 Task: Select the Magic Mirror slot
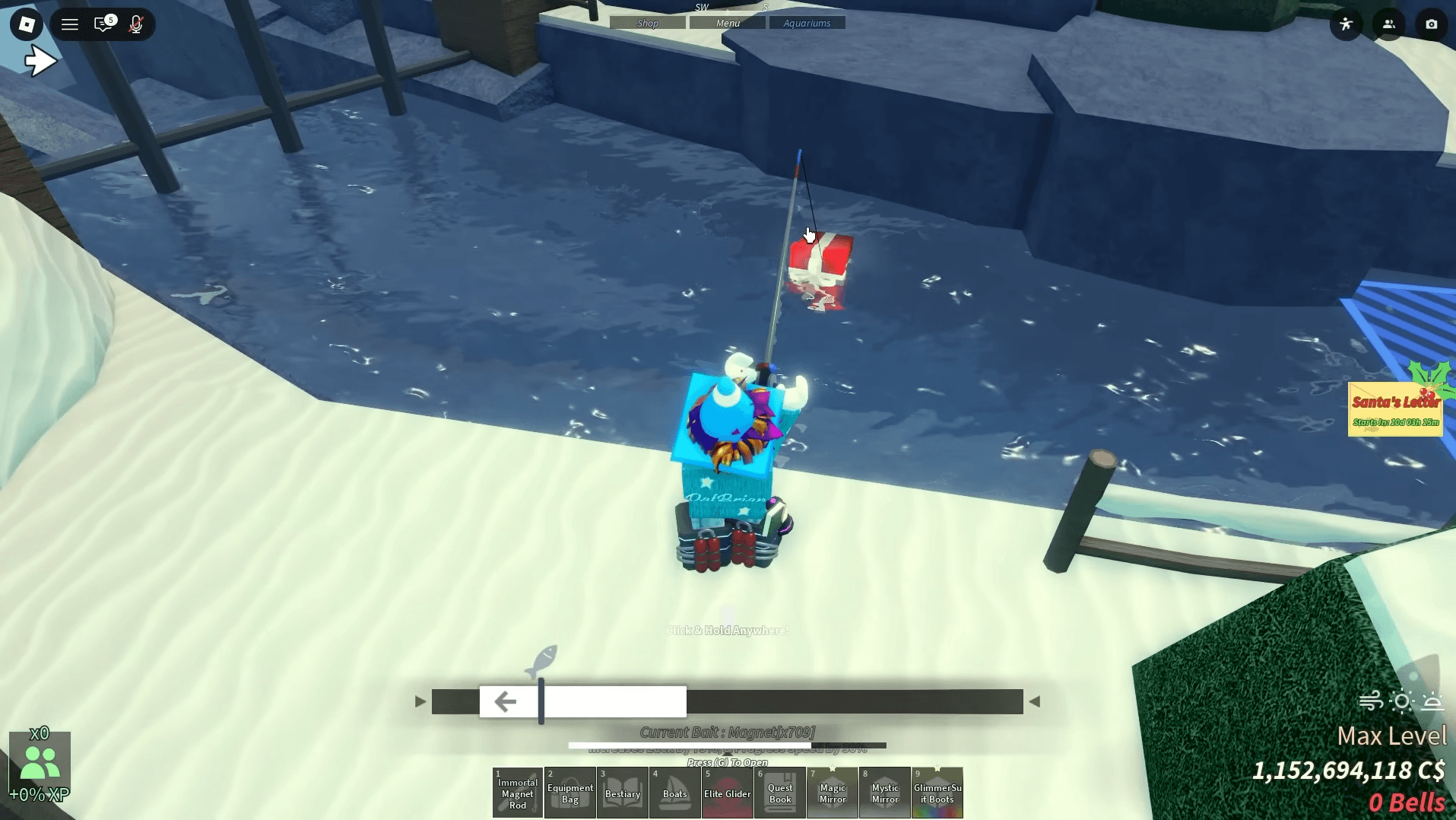[x=833, y=793]
